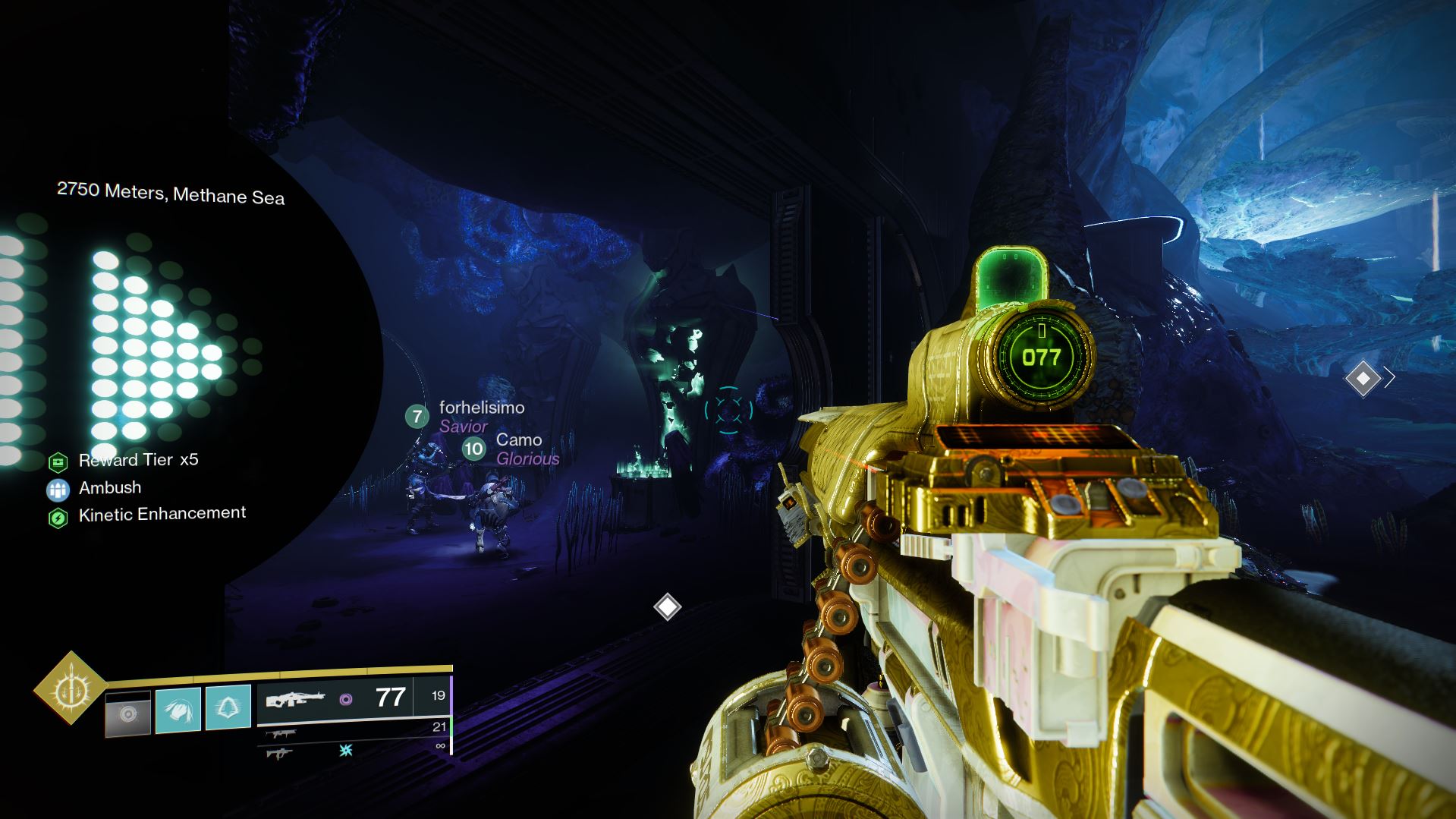Switch to the infinite-ammo weapon
This screenshot has width=1456, height=819.
pyautogui.click(x=279, y=753)
